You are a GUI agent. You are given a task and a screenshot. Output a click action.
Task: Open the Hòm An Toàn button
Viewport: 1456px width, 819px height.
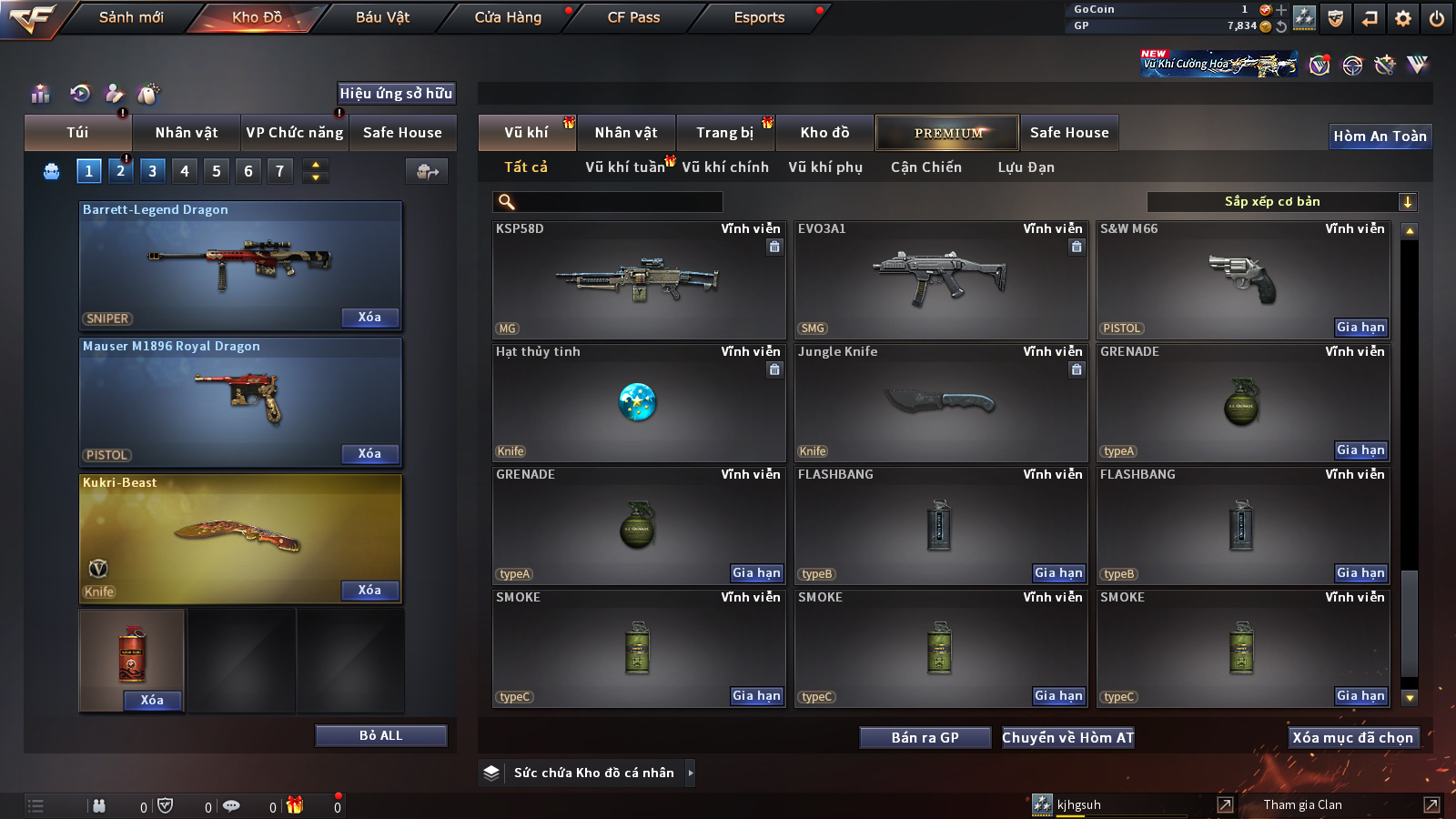(x=1380, y=136)
